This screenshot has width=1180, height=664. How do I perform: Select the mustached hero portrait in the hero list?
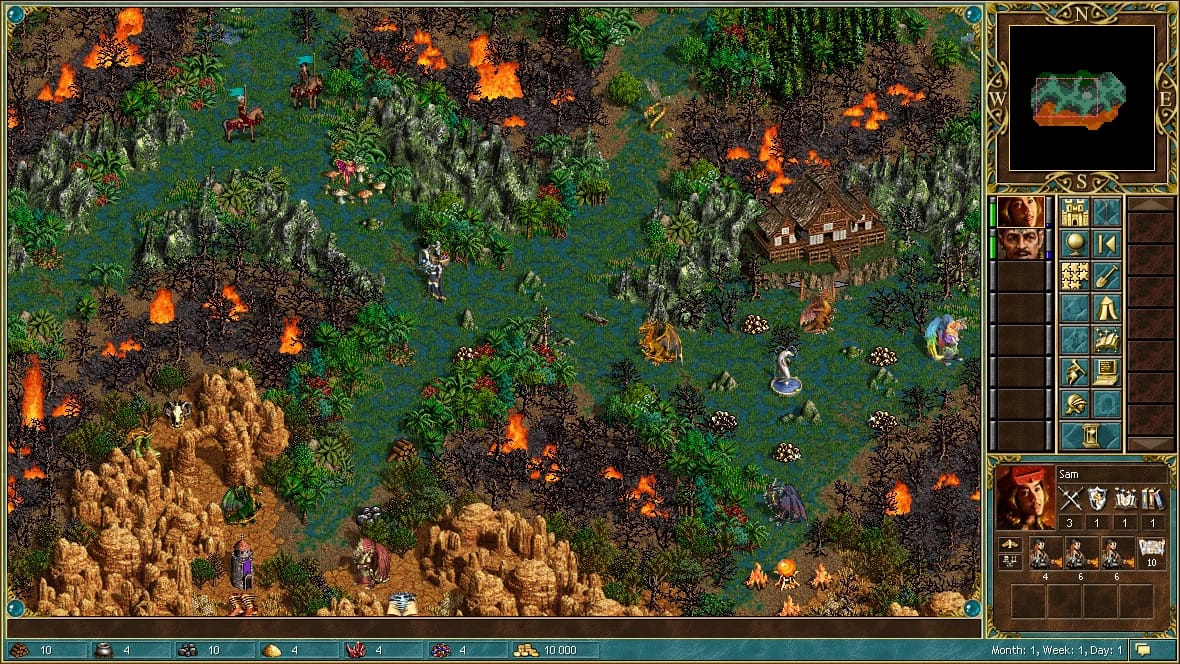[1020, 244]
